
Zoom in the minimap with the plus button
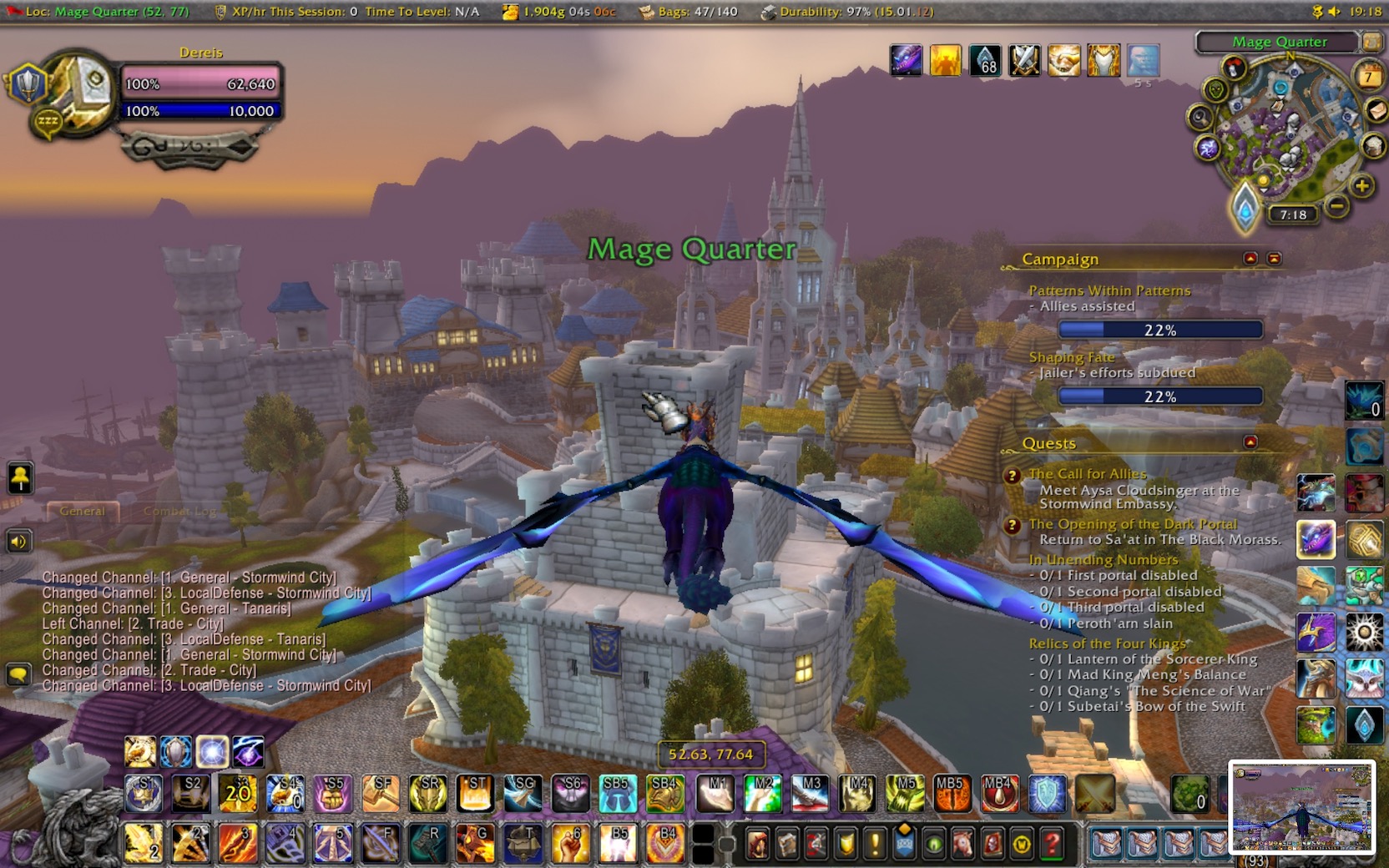(x=1361, y=185)
